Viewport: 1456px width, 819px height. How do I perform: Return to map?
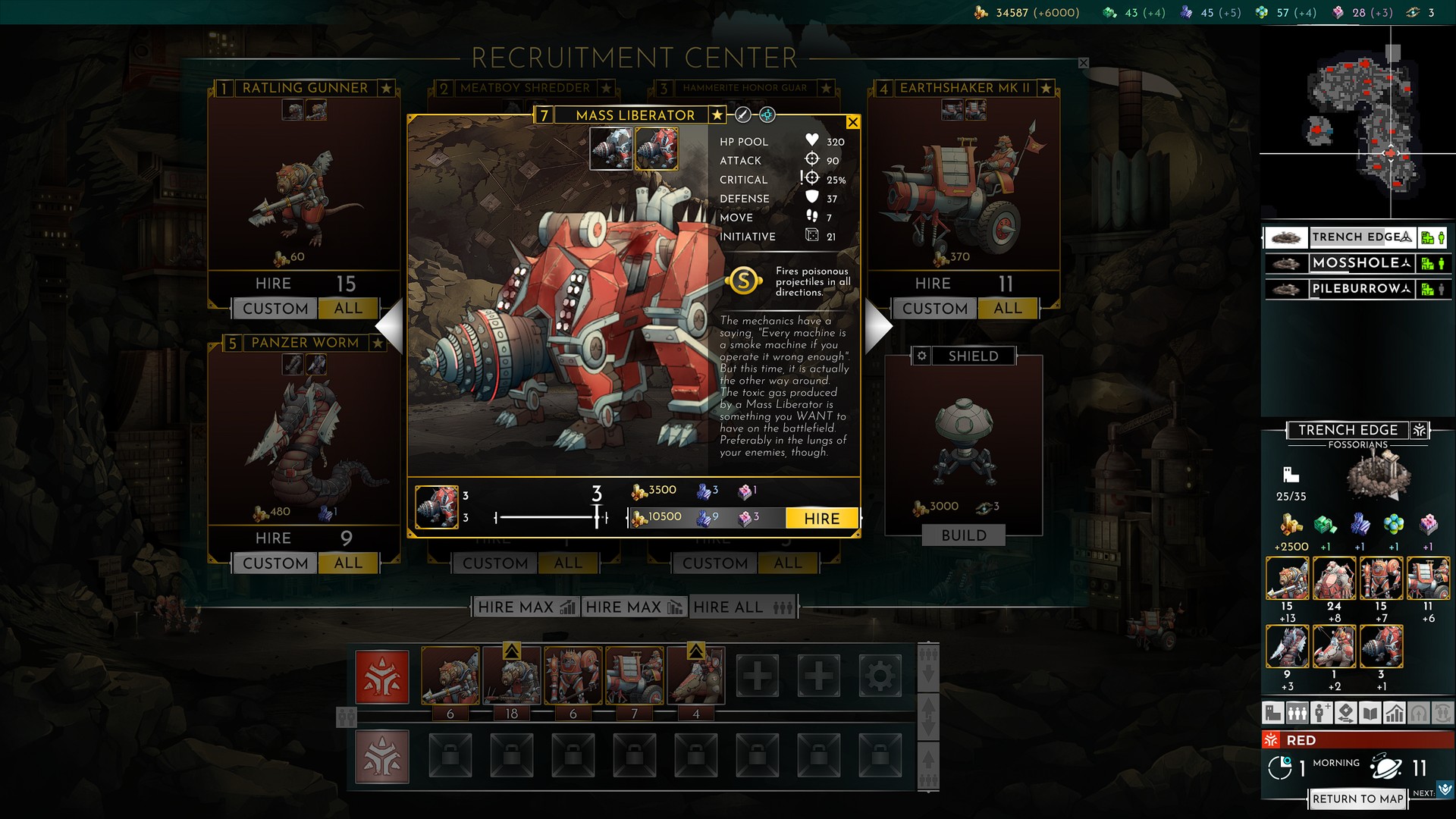tap(1357, 799)
